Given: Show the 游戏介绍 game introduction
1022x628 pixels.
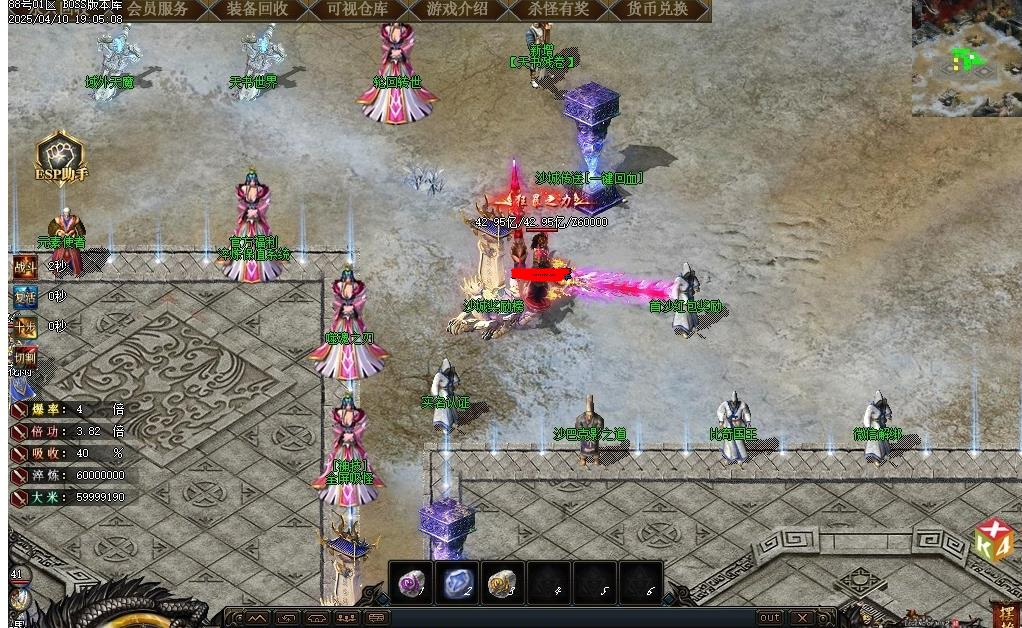Looking at the screenshot, I should coord(457,9).
